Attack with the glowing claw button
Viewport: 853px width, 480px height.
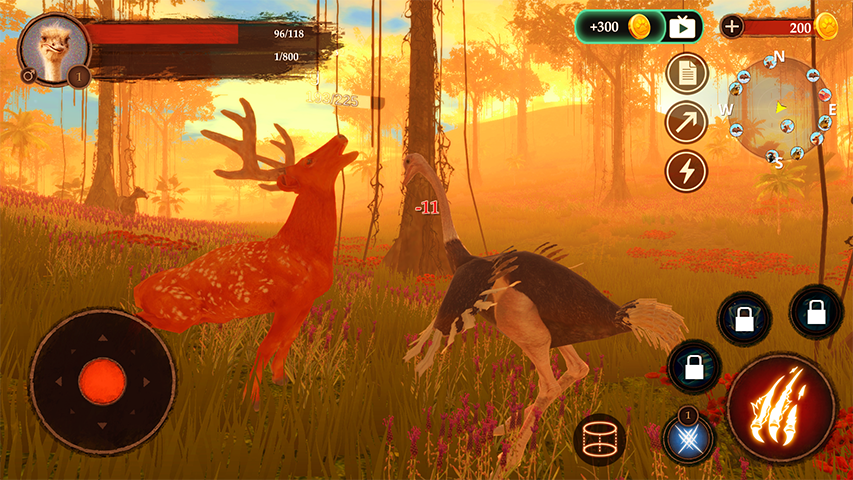pos(781,405)
